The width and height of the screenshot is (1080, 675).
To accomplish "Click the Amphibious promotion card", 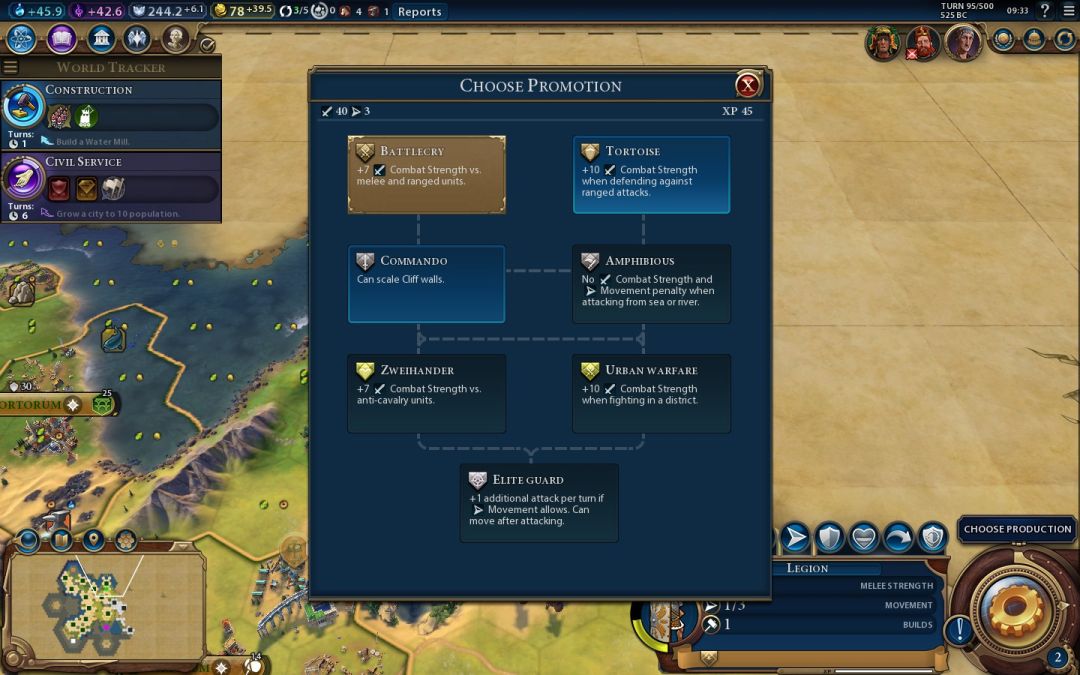I will [651, 284].
